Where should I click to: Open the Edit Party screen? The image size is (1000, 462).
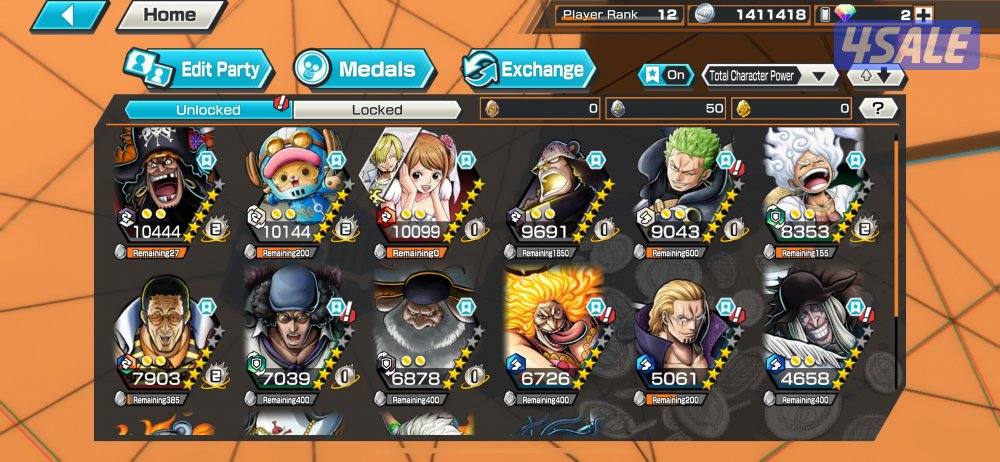198,69
